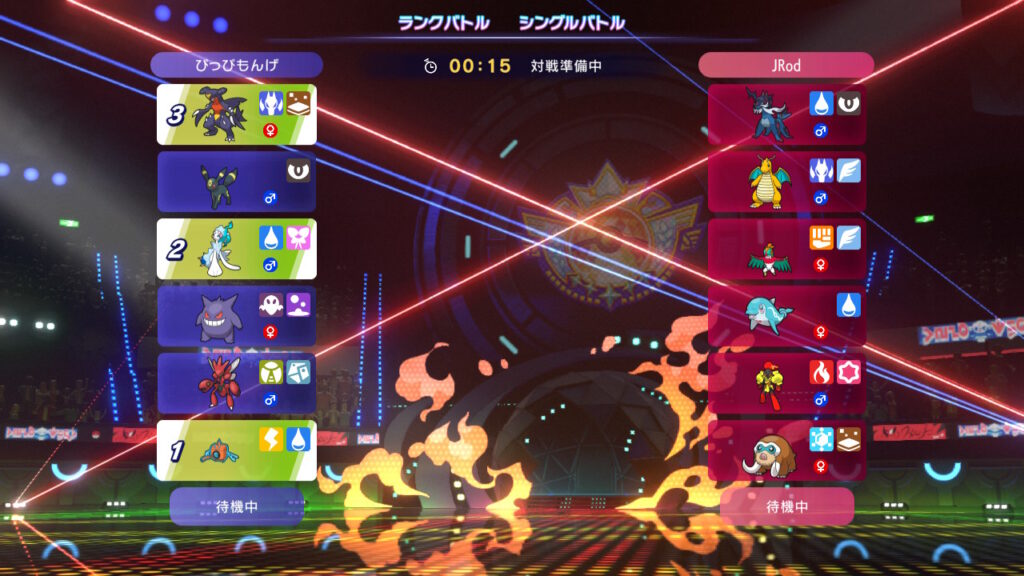The width and height of the screenshot is (1024, 576).
Task: Select Gengar from the left team
Action: click(236, 316)
